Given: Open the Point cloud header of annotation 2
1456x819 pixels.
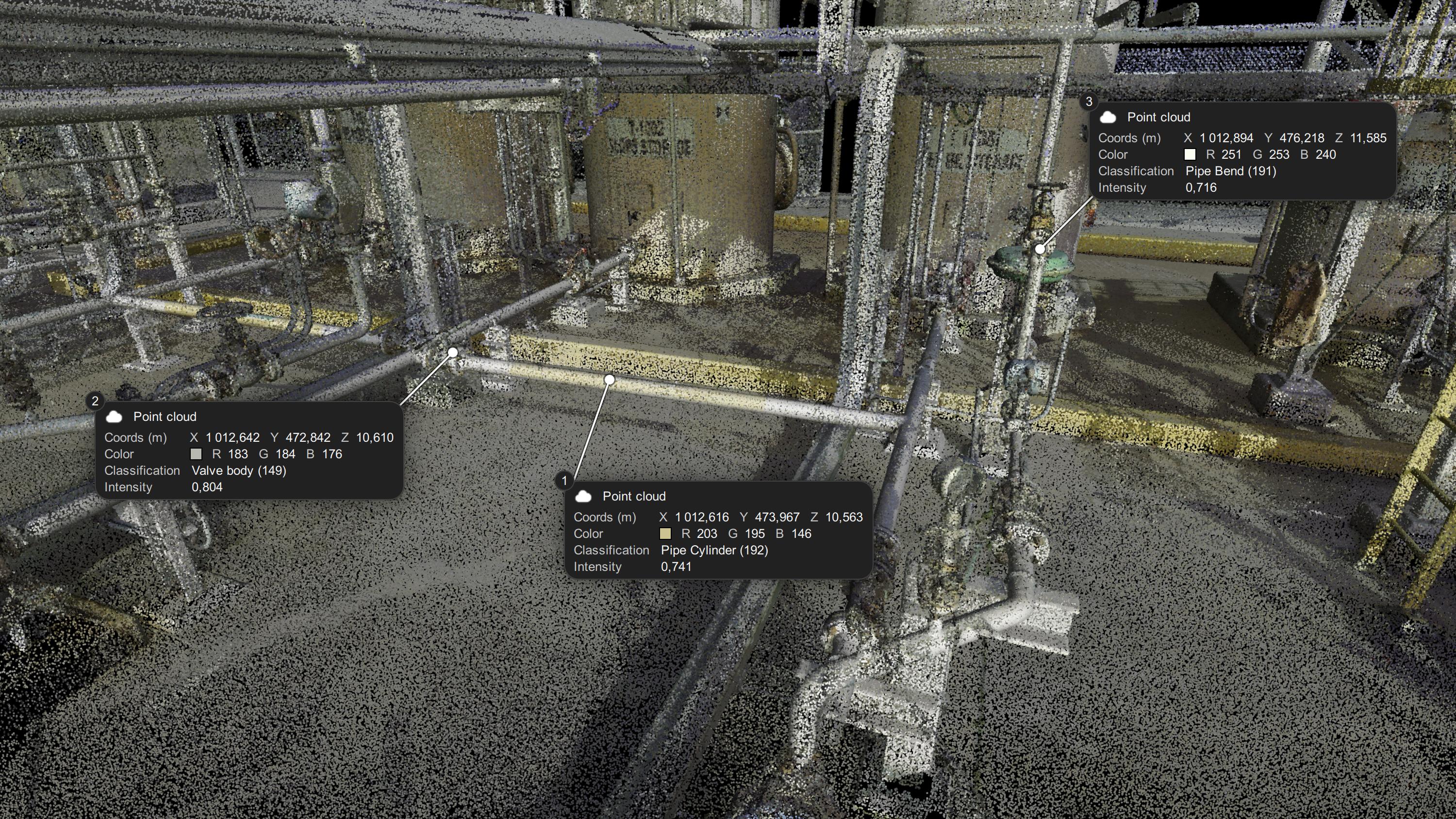Looking at the screenshot, I should 165,417.
